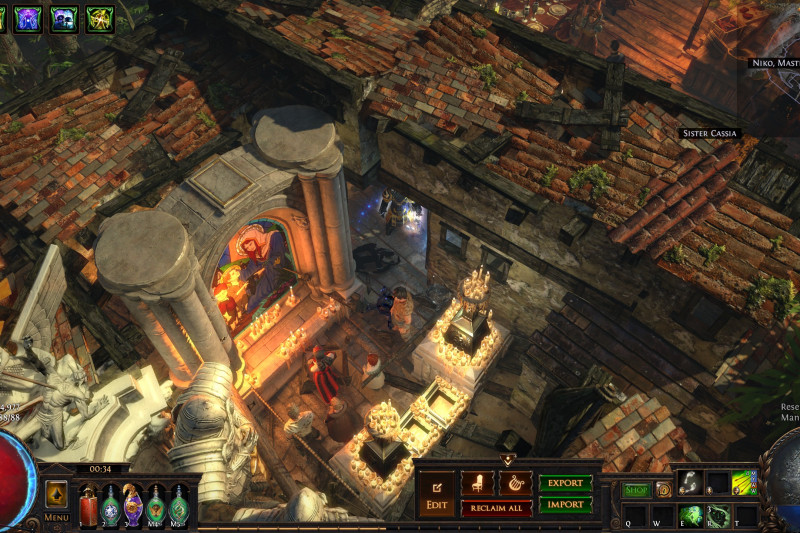Select the white swirl skill icon
The height and width of the screenshot is (533, 800).
(x=690, y=483)
